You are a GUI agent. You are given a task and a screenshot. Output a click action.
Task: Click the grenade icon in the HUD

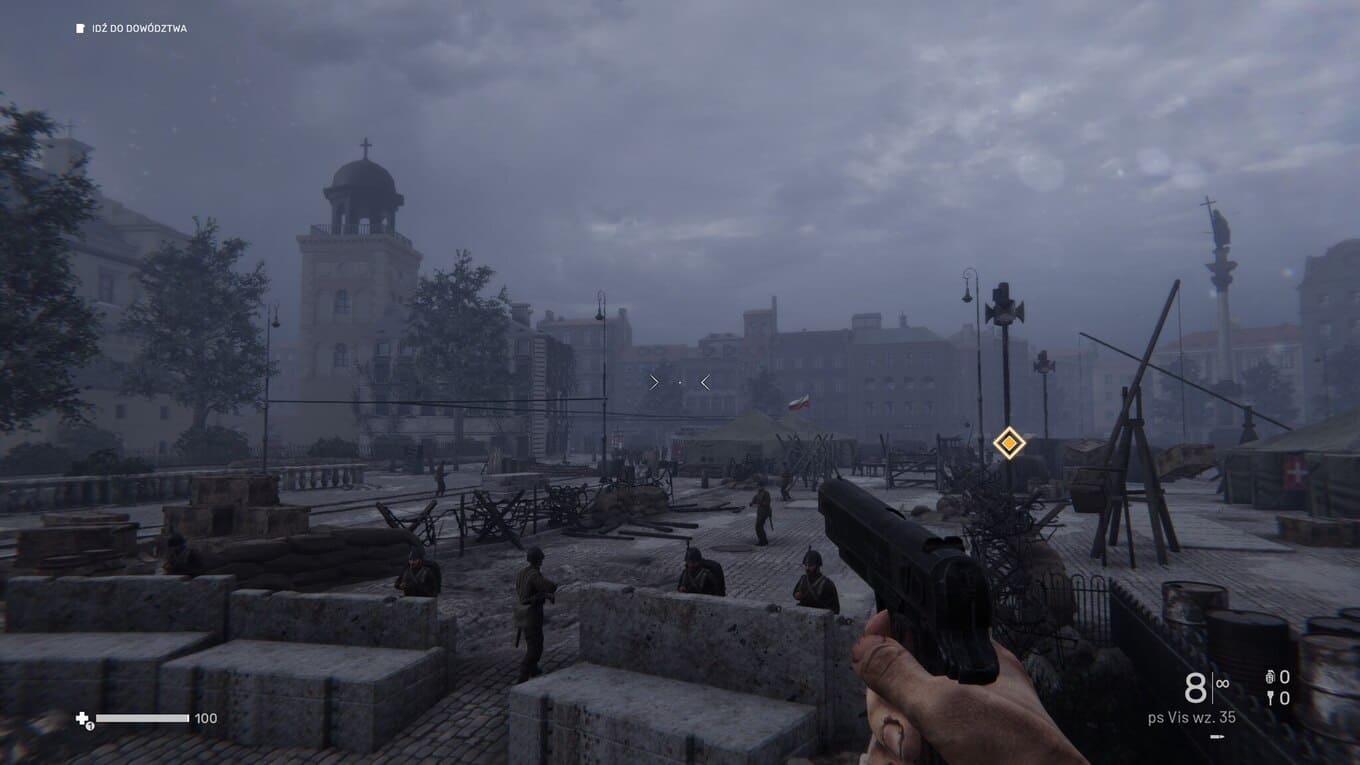click(x=1271, y=677)
